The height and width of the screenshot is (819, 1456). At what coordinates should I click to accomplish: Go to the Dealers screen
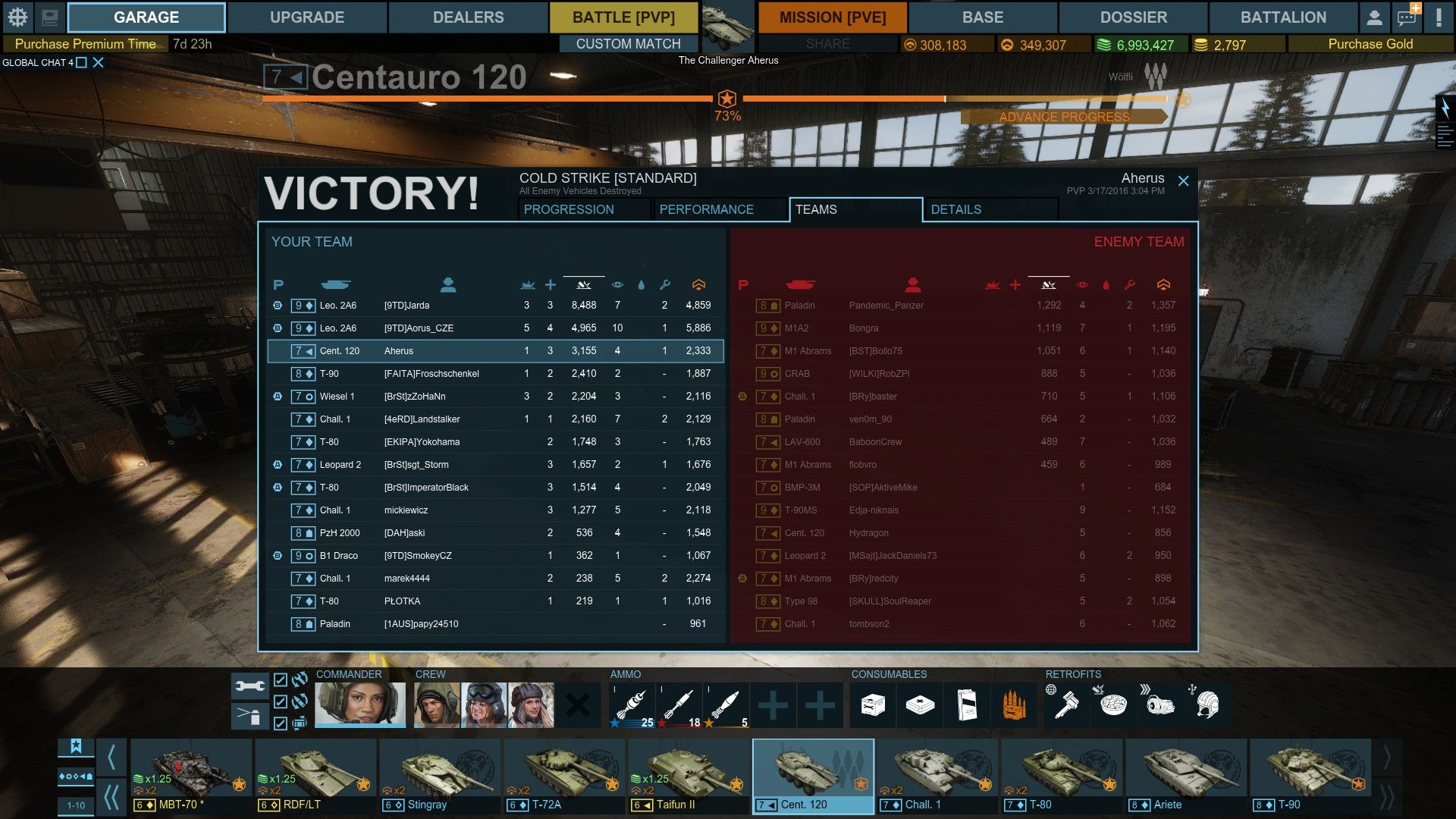point(468,17)
